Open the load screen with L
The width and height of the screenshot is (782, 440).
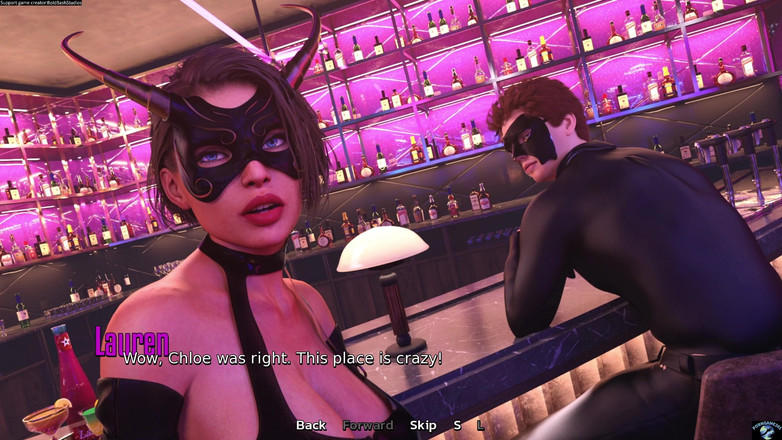480,425
